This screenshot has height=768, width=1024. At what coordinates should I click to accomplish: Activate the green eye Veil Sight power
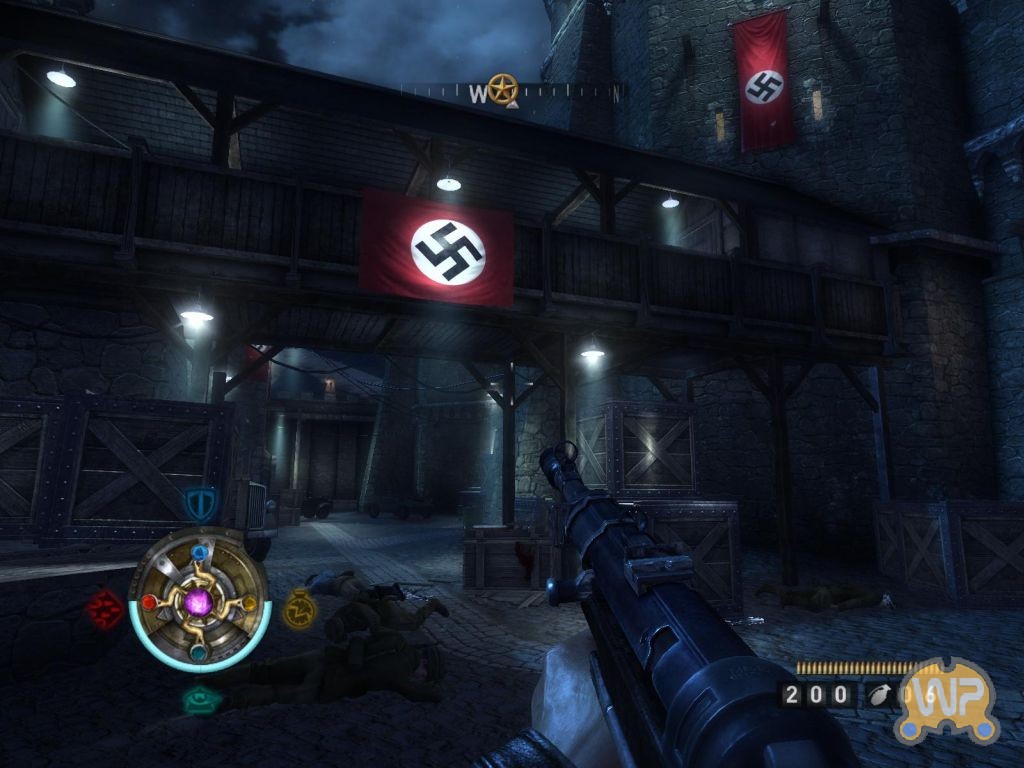click(201, 699)
